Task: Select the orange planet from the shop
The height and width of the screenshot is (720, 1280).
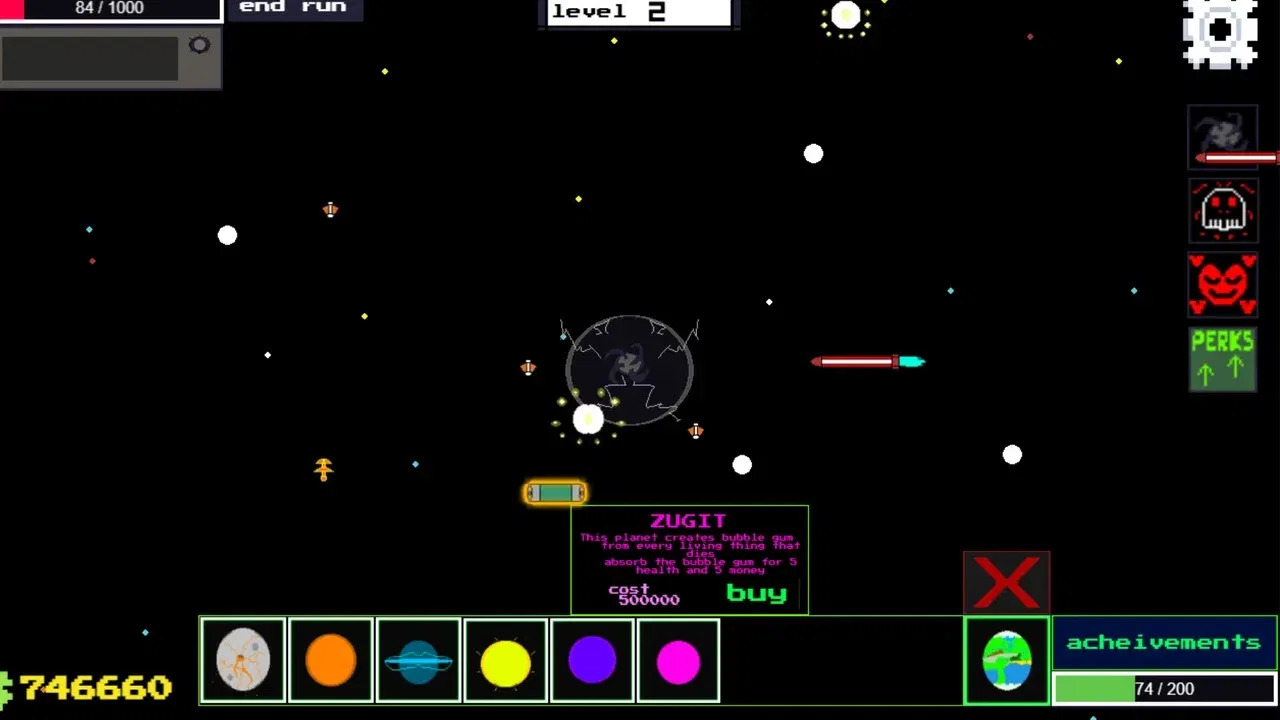Action: pyautogui.click(x=331, y=660)
